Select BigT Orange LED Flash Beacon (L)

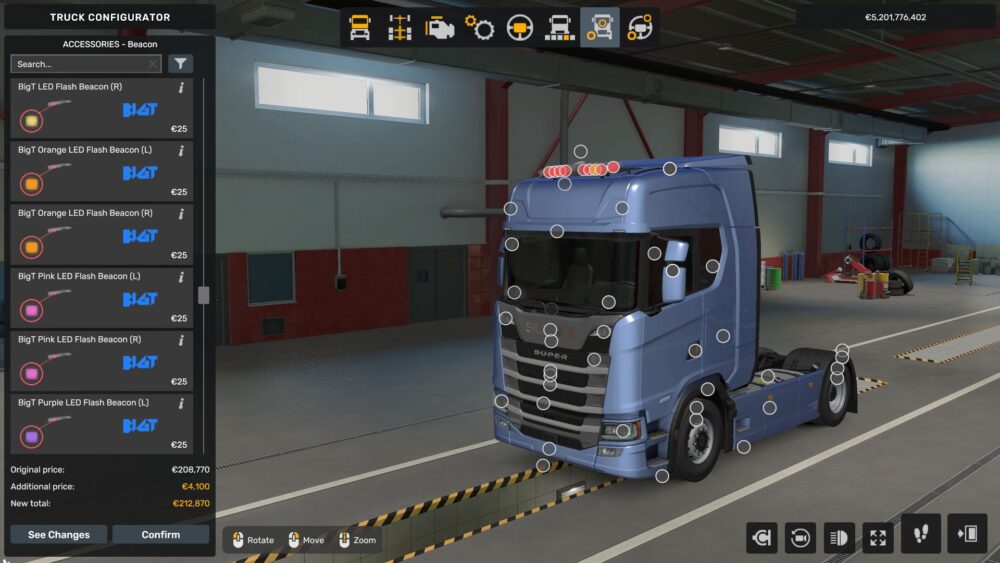tap(100, 171)
